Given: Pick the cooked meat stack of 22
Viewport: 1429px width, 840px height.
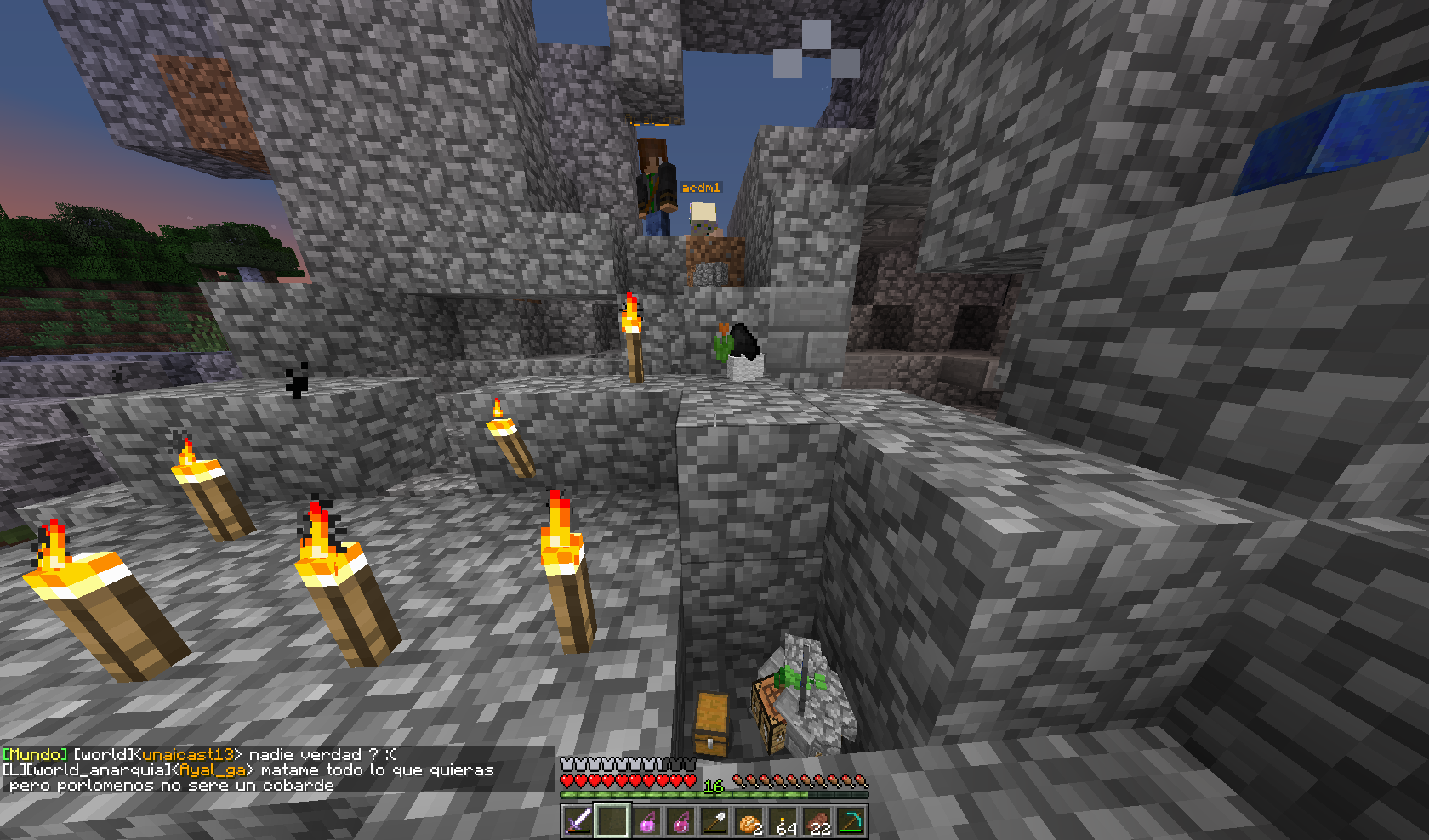Looking at the screenshot, I should click(817, 821).
